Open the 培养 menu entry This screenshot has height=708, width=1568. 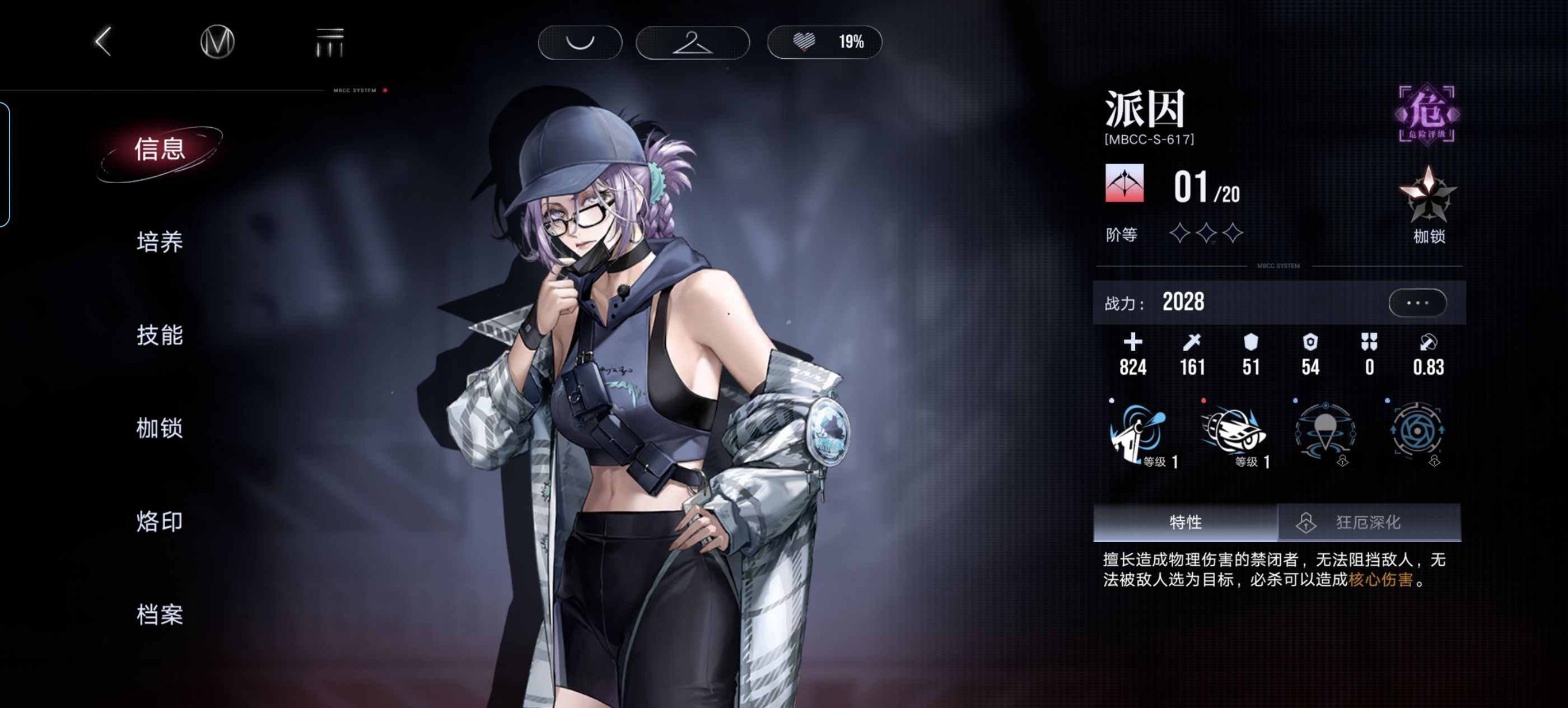tap(160, 241)
